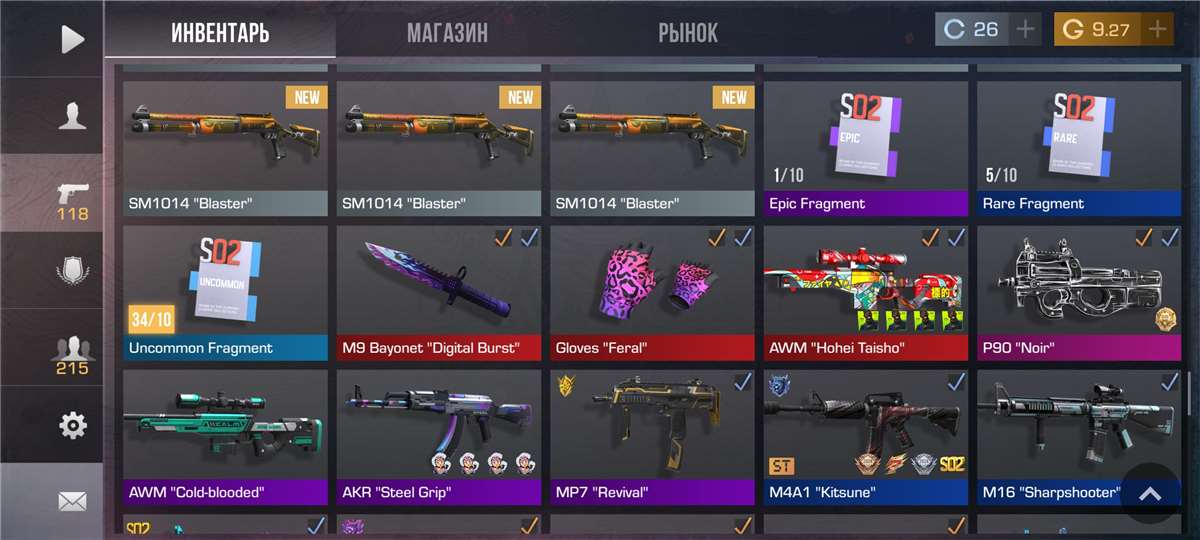Switch to the Магазин tab

[x=447, y=32]
